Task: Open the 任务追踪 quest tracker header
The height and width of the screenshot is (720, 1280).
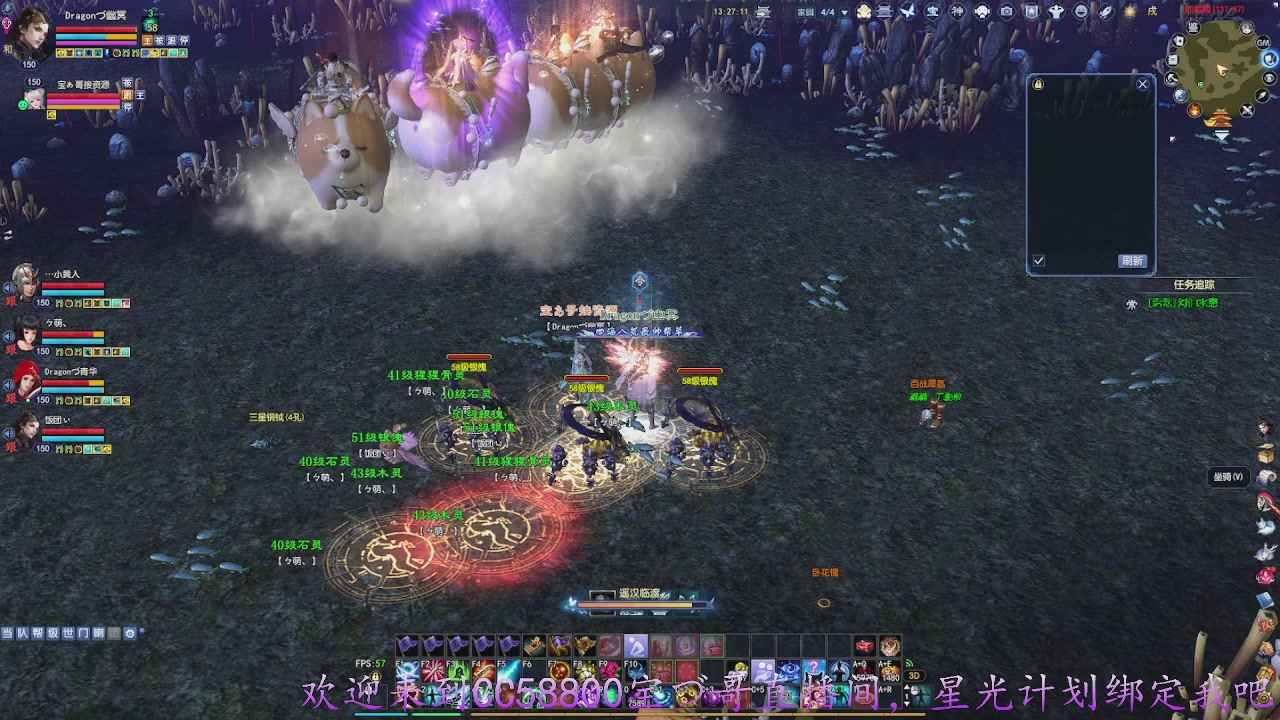Action: pos(1193,285)
